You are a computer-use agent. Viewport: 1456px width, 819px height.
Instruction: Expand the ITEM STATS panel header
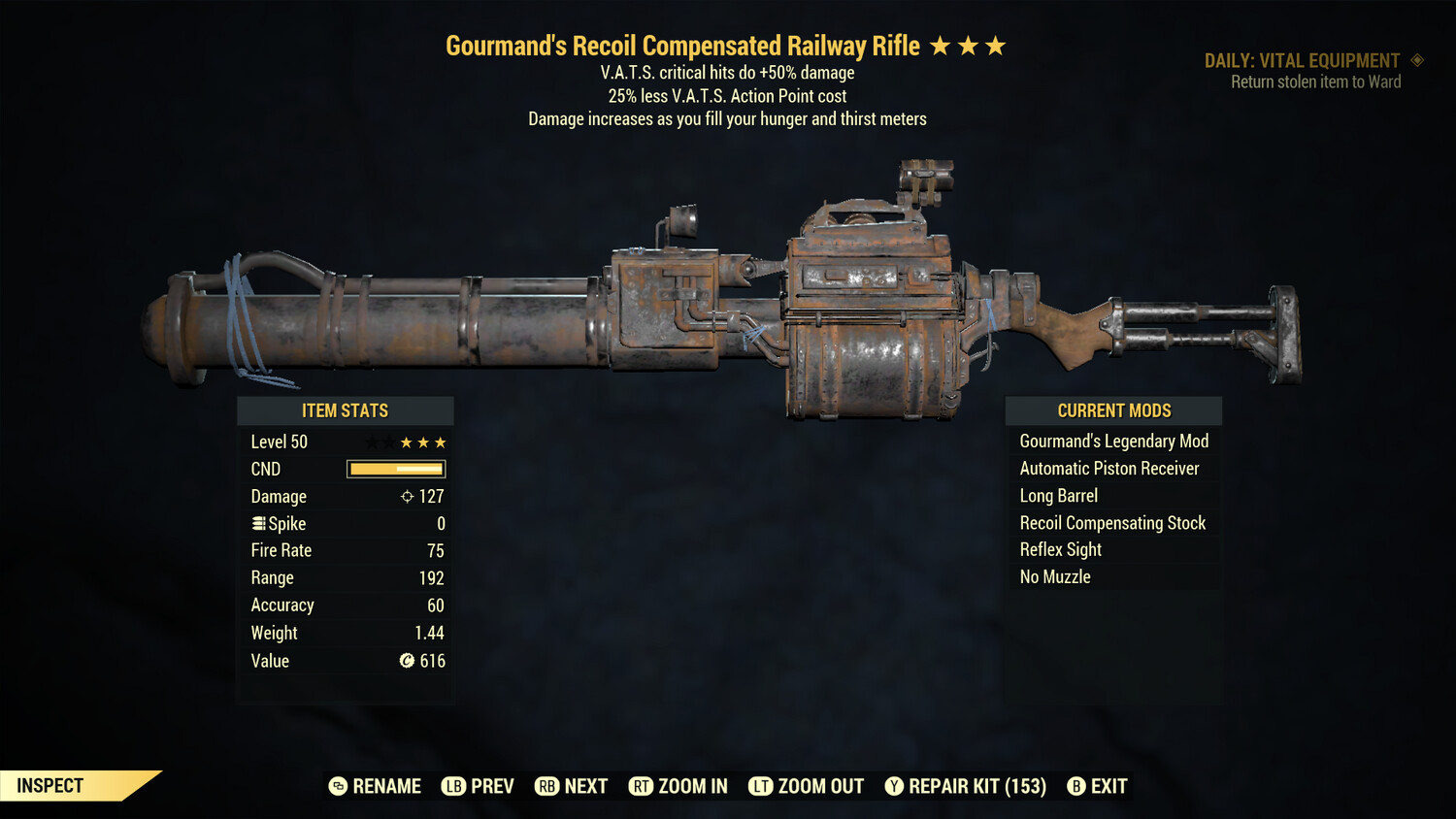[x=345, y=410]
